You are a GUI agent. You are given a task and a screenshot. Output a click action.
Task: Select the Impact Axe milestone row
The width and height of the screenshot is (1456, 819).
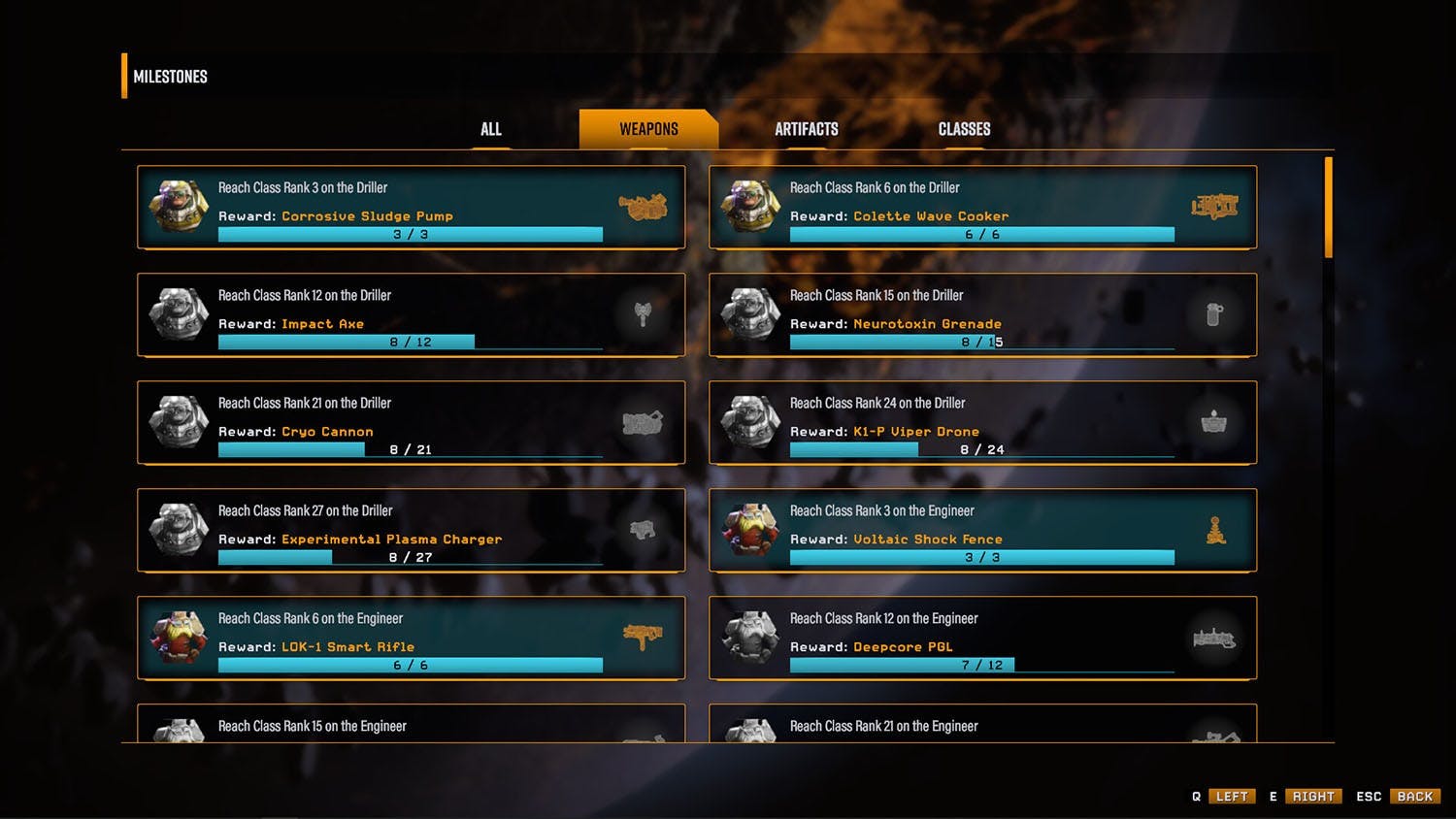[411, 314]
